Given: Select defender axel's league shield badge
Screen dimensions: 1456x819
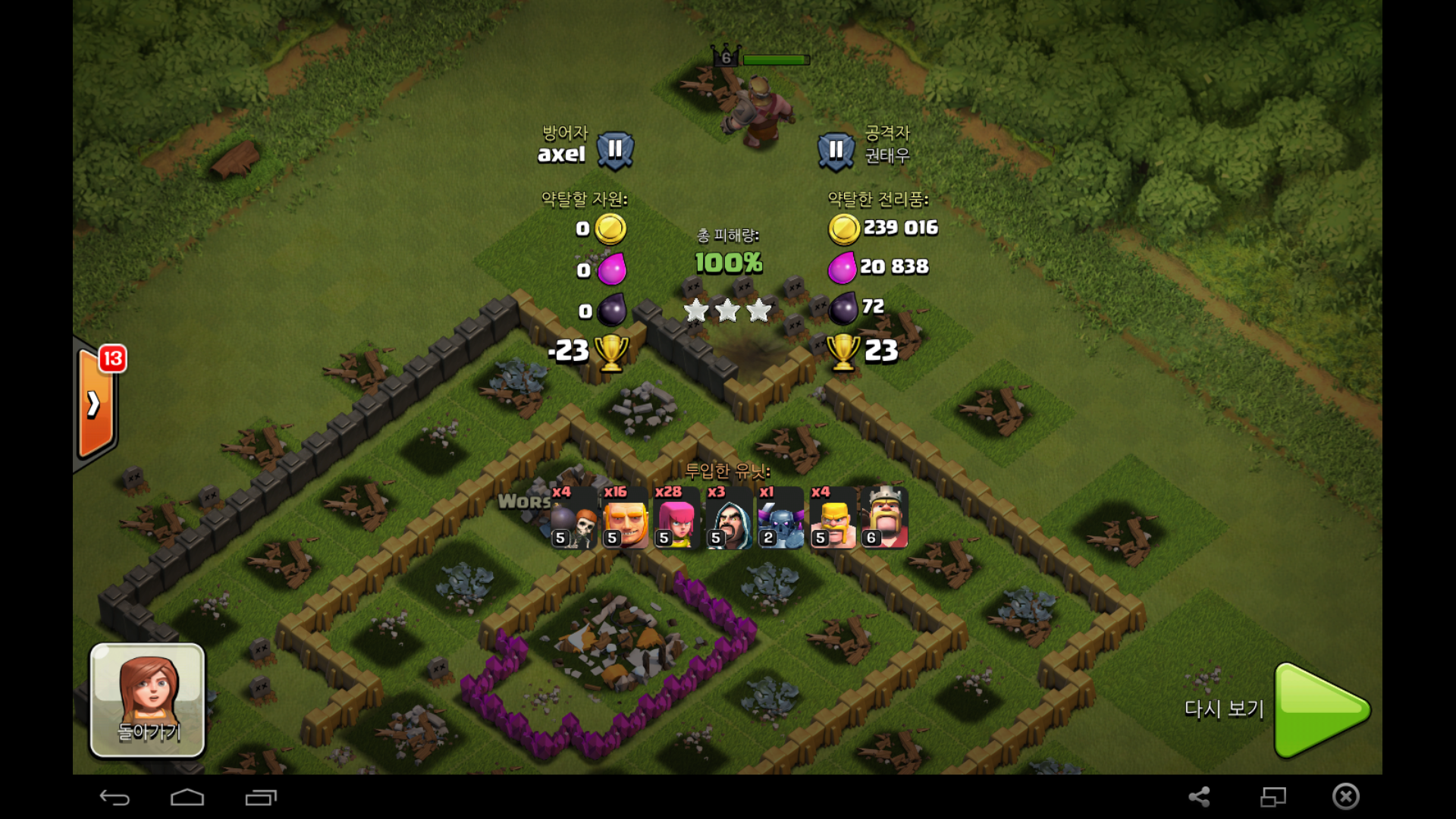Looking at the screenshot, I should pos(615,150).
